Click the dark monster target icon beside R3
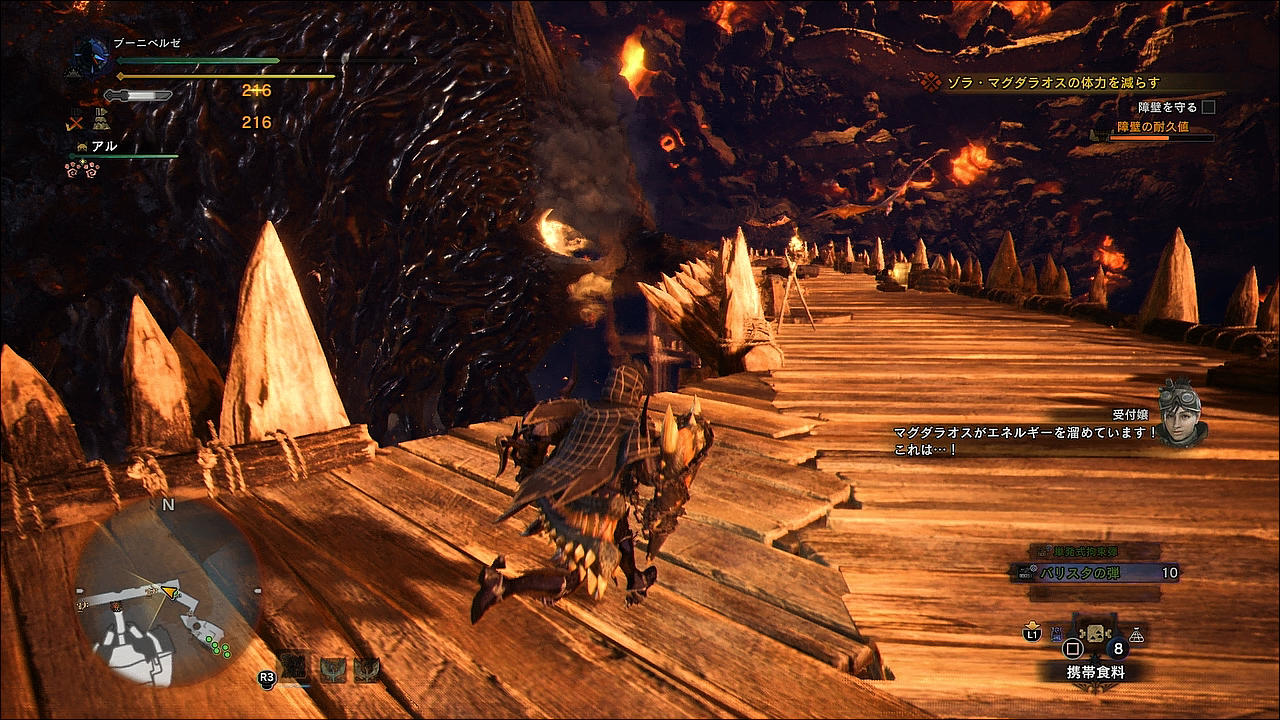This screenshot has height=720, width=1280. pos(293,668)
